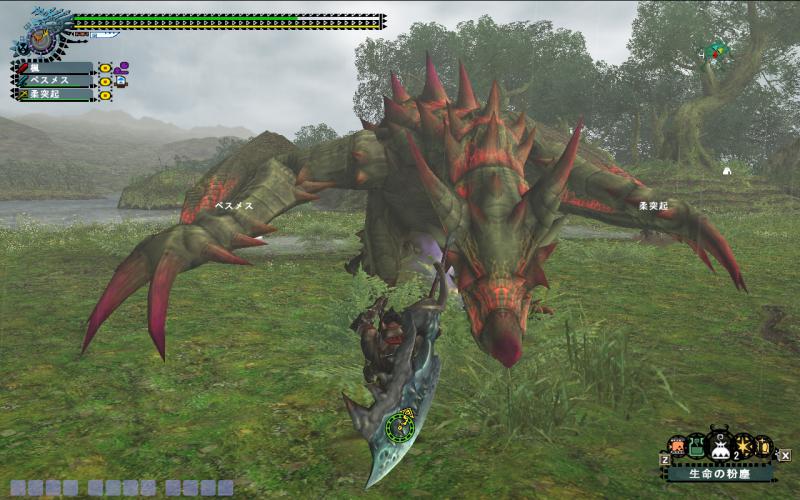
Task: Click the circular clock emblem
Action: [x=42, y=40]
